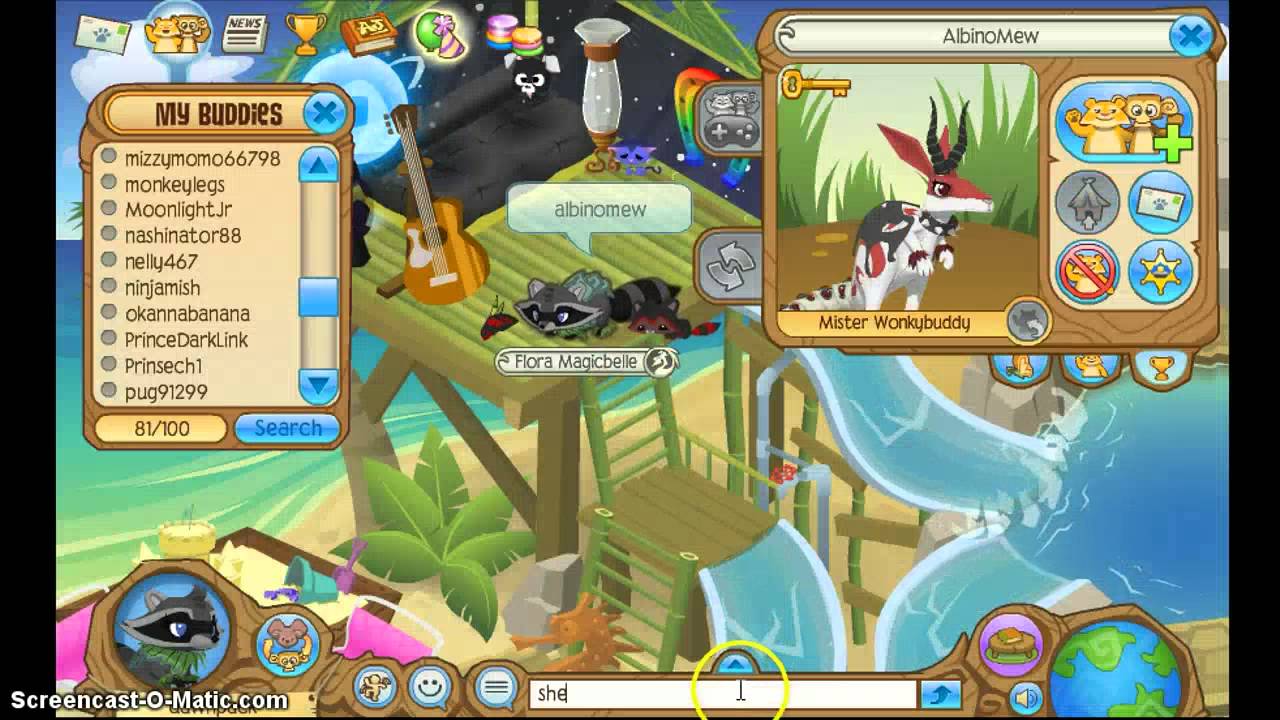The width and height of the screenshot is (1280, 720).
Task: Toggle the sound speaker button
Action: [x=1025, y=697]
